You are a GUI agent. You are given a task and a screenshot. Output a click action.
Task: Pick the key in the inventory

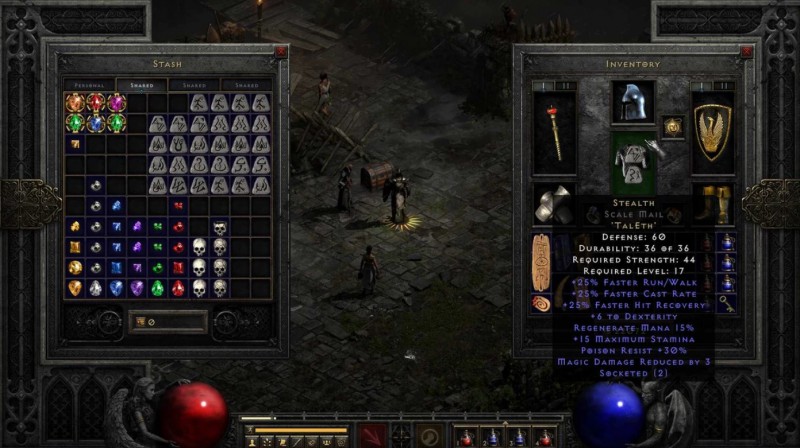point(725,302)
